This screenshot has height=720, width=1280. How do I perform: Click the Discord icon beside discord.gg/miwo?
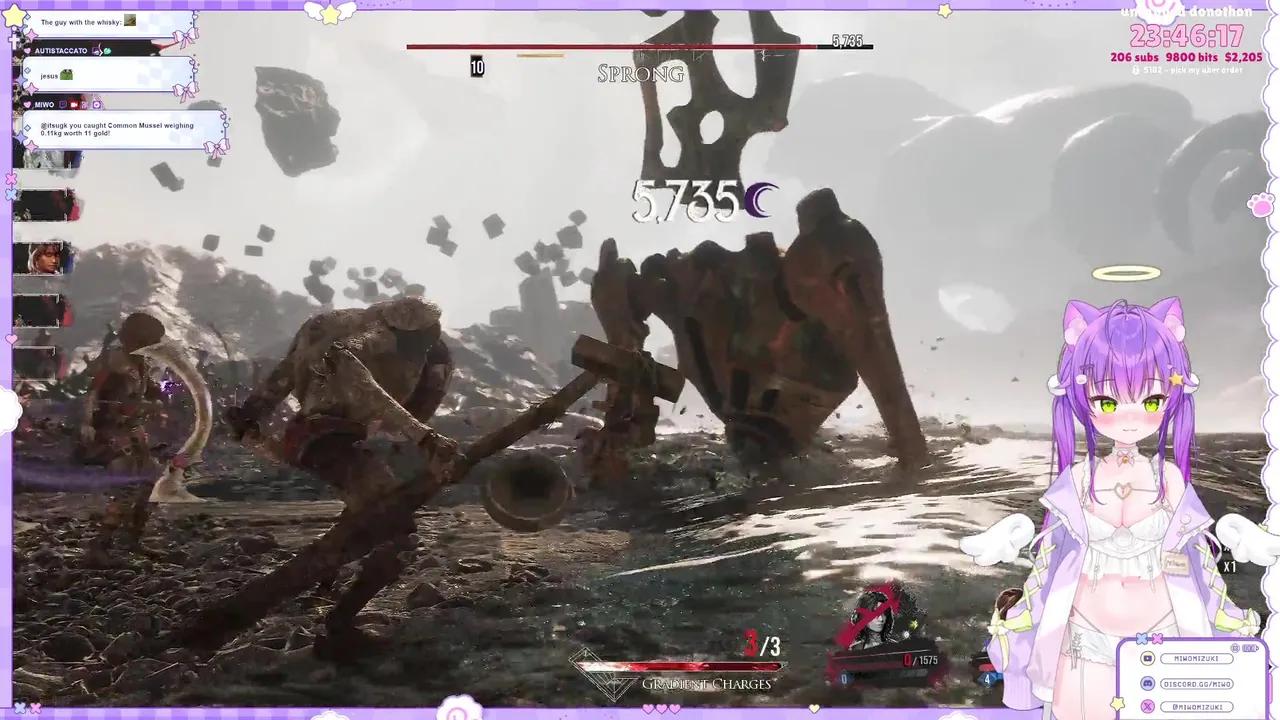(1147, 683)
